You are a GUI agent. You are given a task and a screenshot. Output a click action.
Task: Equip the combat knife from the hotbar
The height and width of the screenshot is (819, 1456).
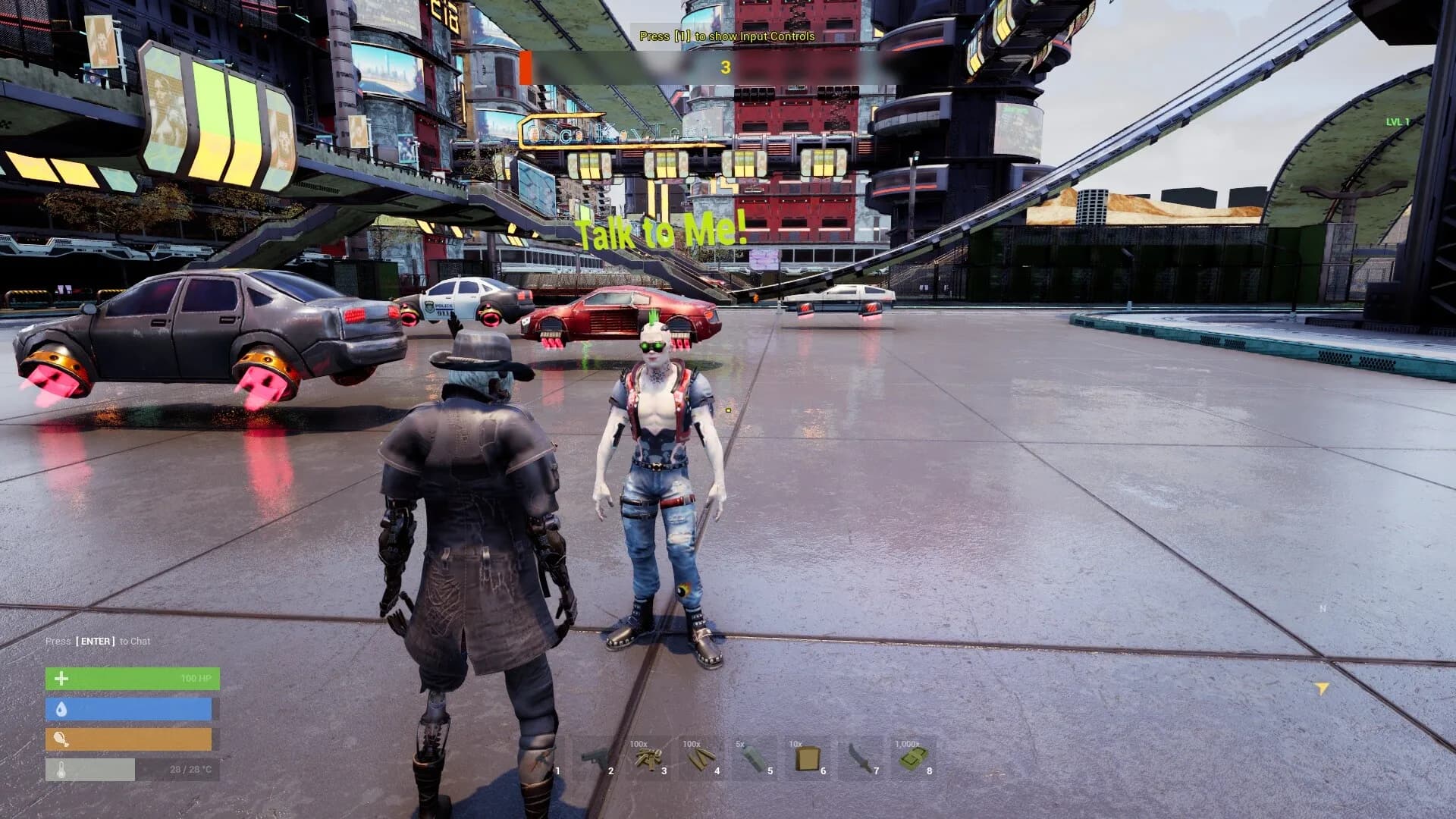pos(861,758)
